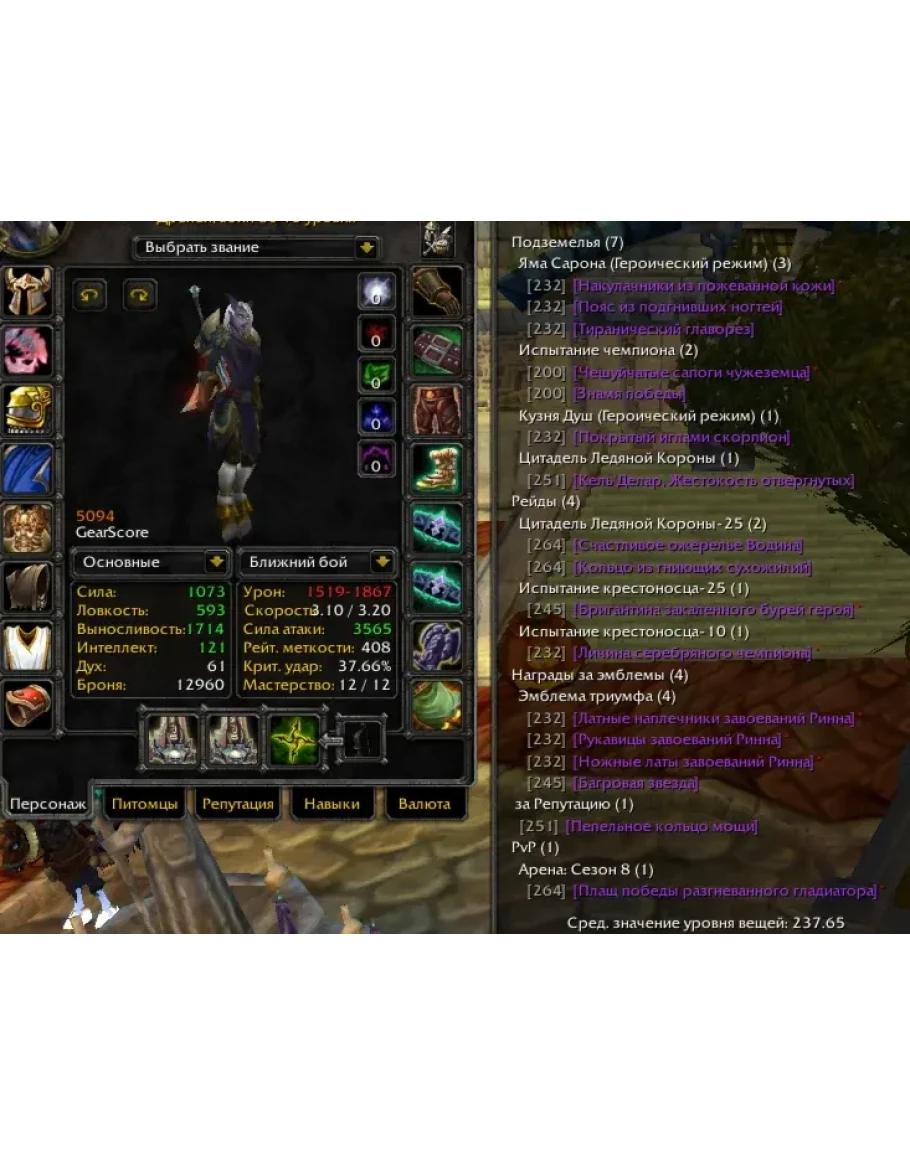Switch to the 'Навыки' tab
The image size is (910, 1155).
[x=332, y=803]
